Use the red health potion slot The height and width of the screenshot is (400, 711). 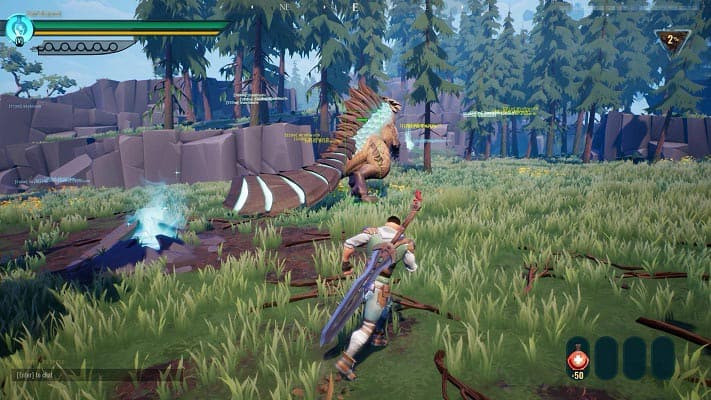[x=578, y=358]
